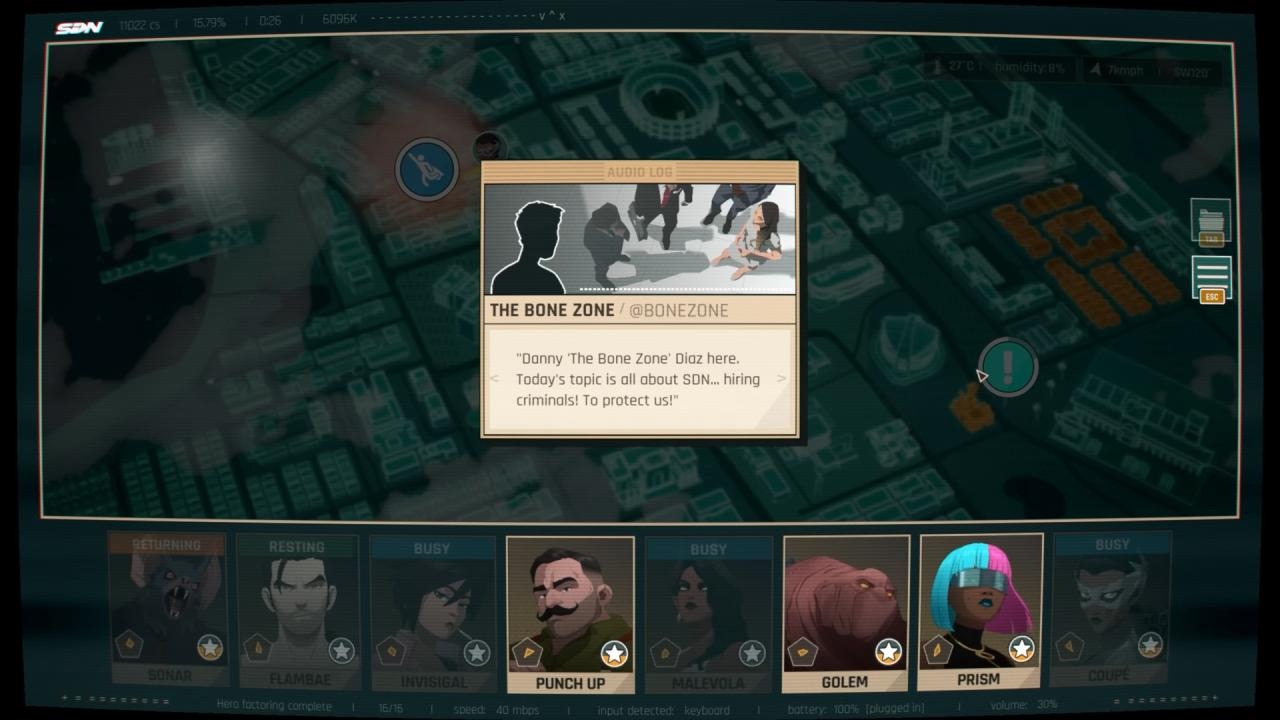Select the Punch Up hero card
Image resolution: width=1280 pixels, height=720 pixels.
570,614
